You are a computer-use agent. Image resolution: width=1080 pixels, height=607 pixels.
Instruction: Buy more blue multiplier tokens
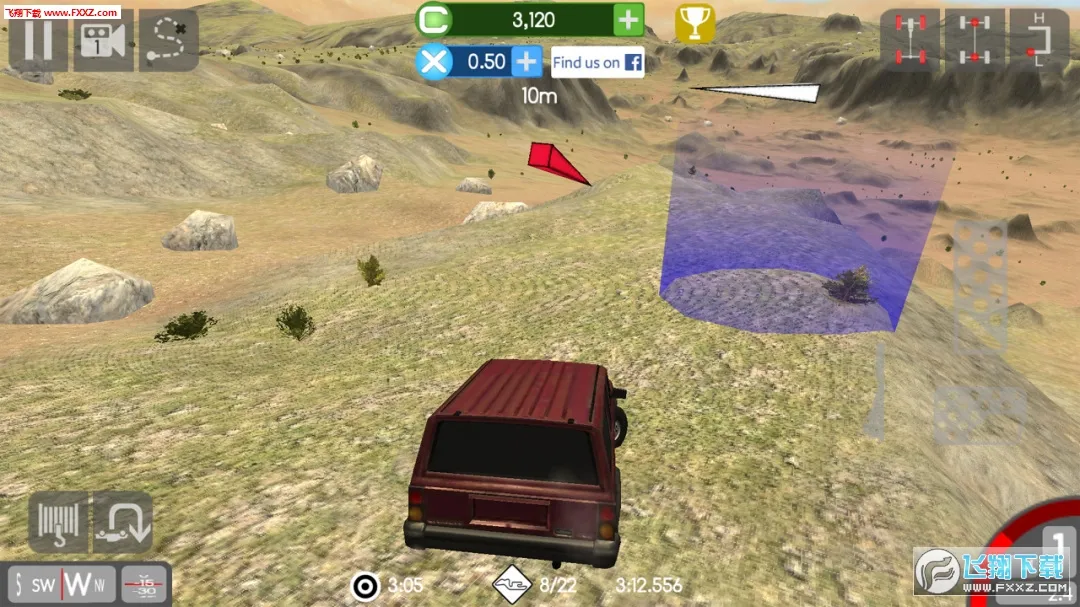point(526,62)
